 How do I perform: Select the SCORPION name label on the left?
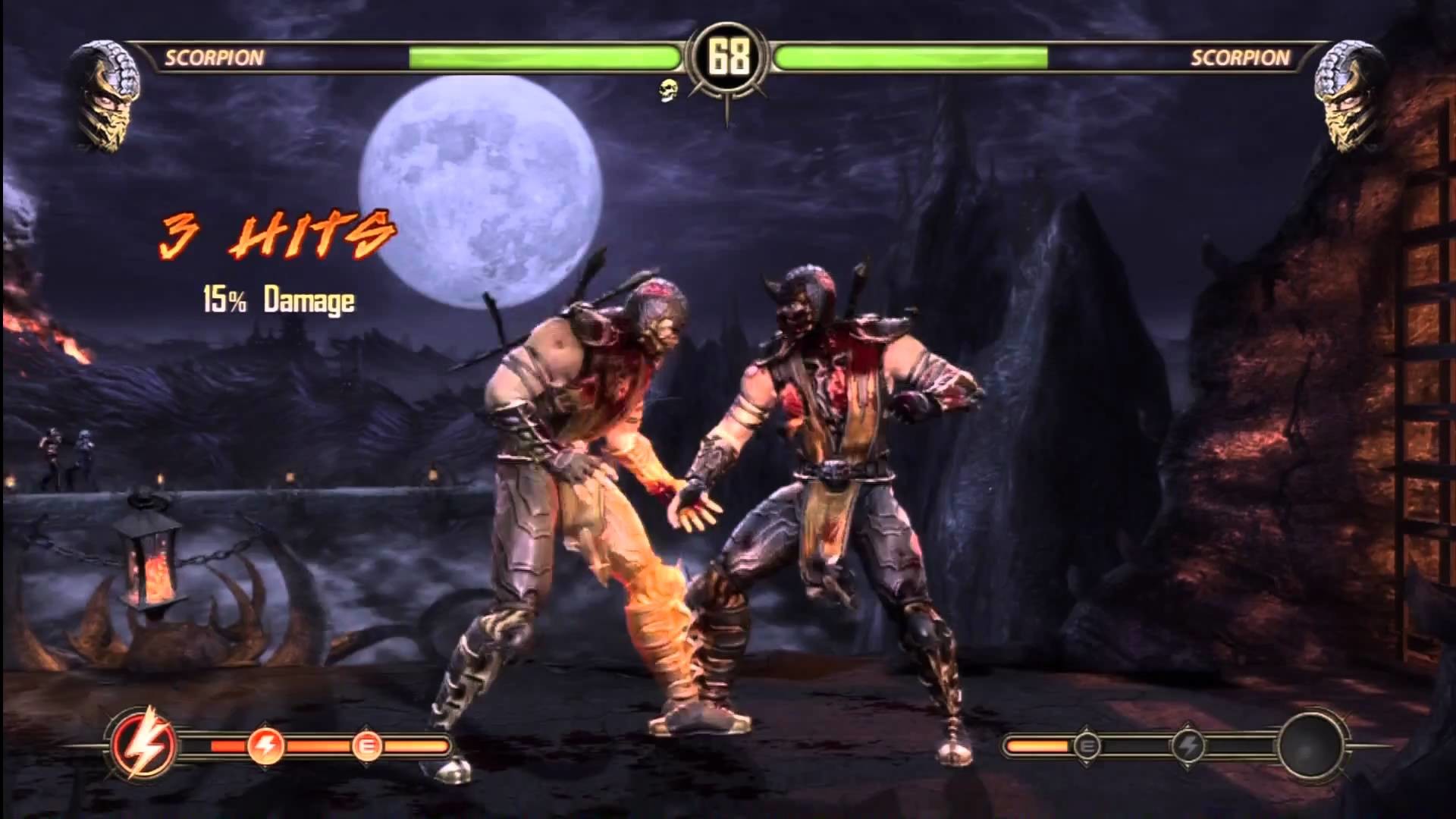coord(213,55)
